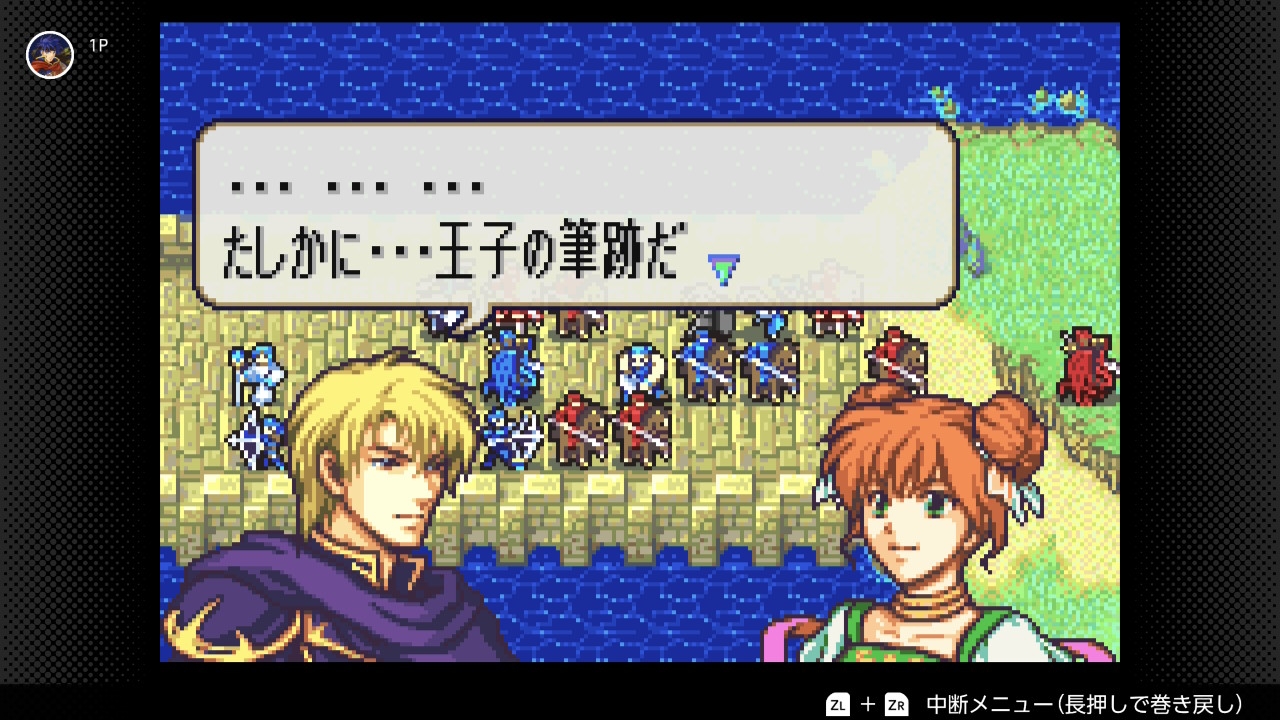1280x720 pixels.
Task: Click the player 1 profile avatar
Action: tap(50, 55)
